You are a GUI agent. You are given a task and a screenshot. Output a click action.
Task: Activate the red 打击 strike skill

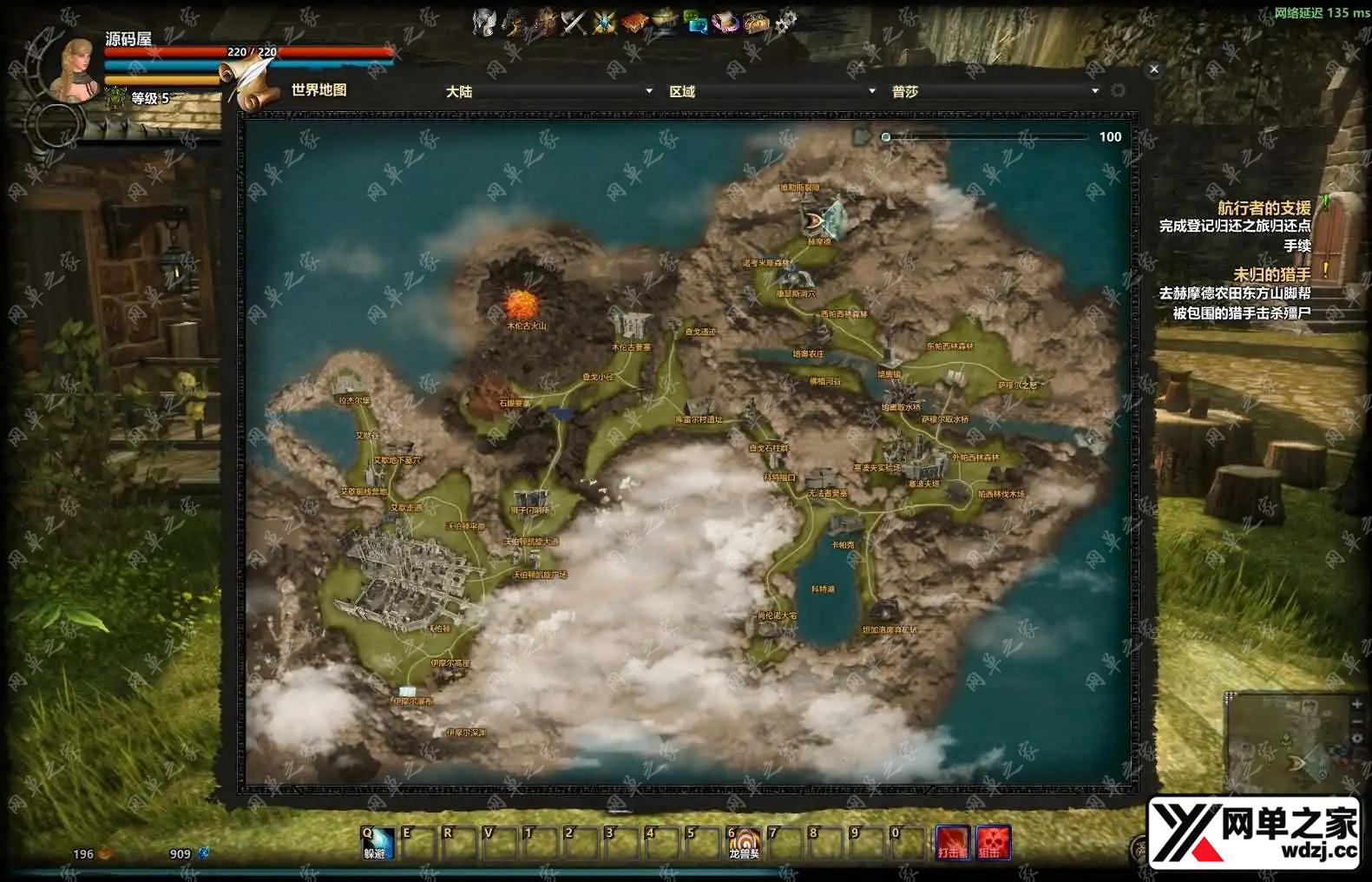[952, 841]
